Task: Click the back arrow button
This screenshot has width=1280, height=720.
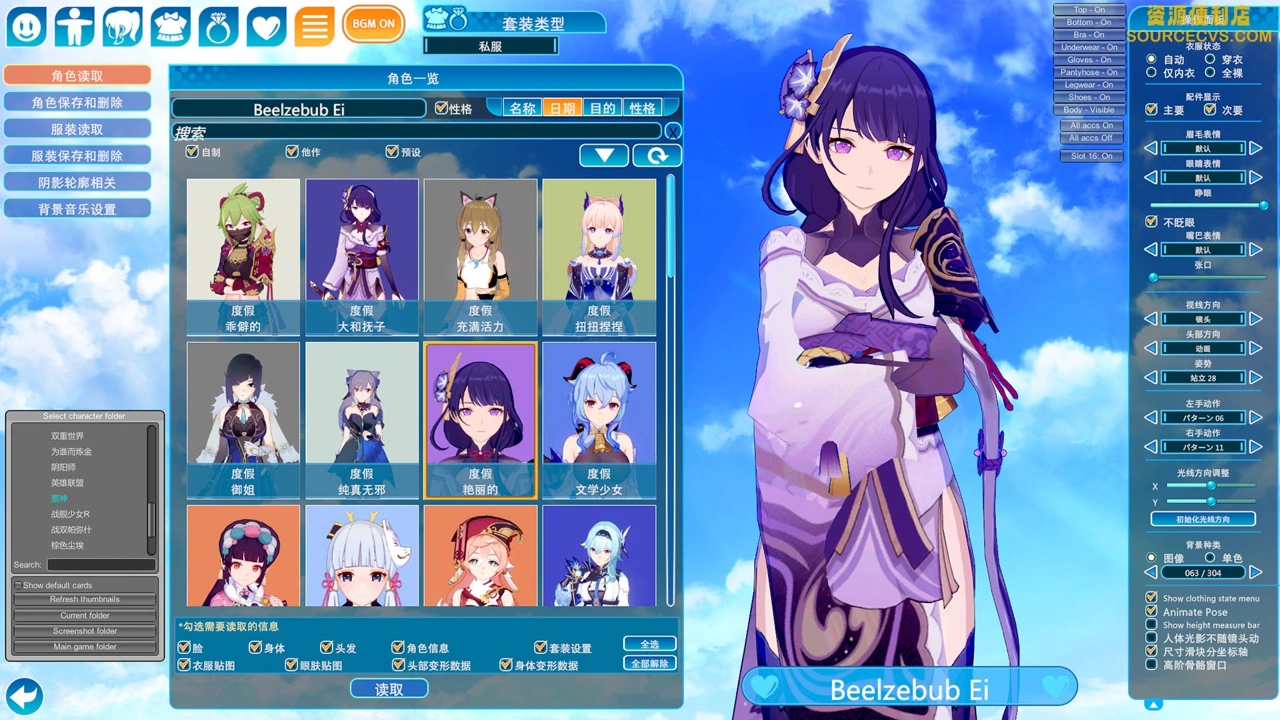Action: click(x=24, y=695)
